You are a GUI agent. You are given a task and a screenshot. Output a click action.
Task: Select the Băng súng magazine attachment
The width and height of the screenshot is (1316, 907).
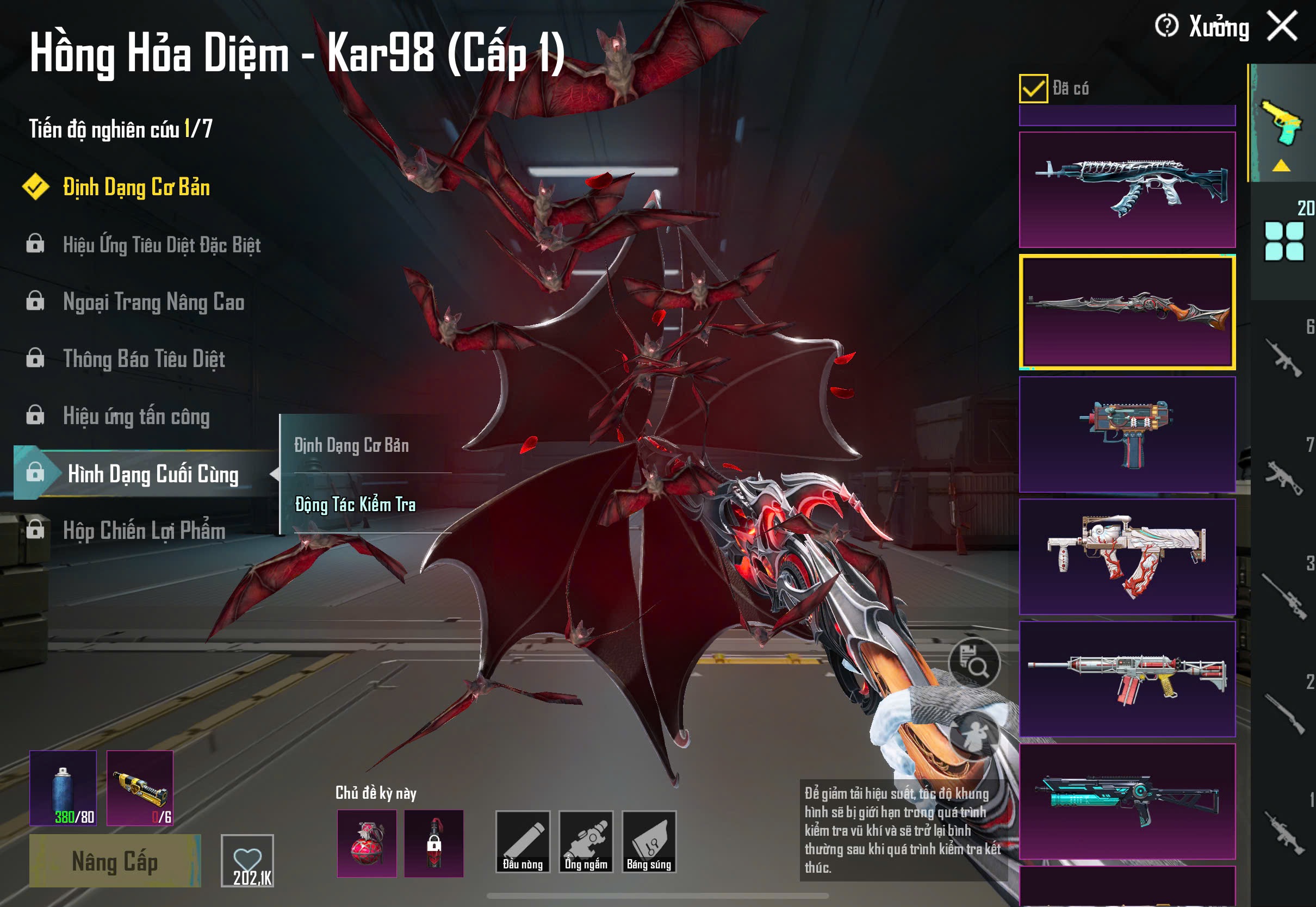(x=649, y=842)
